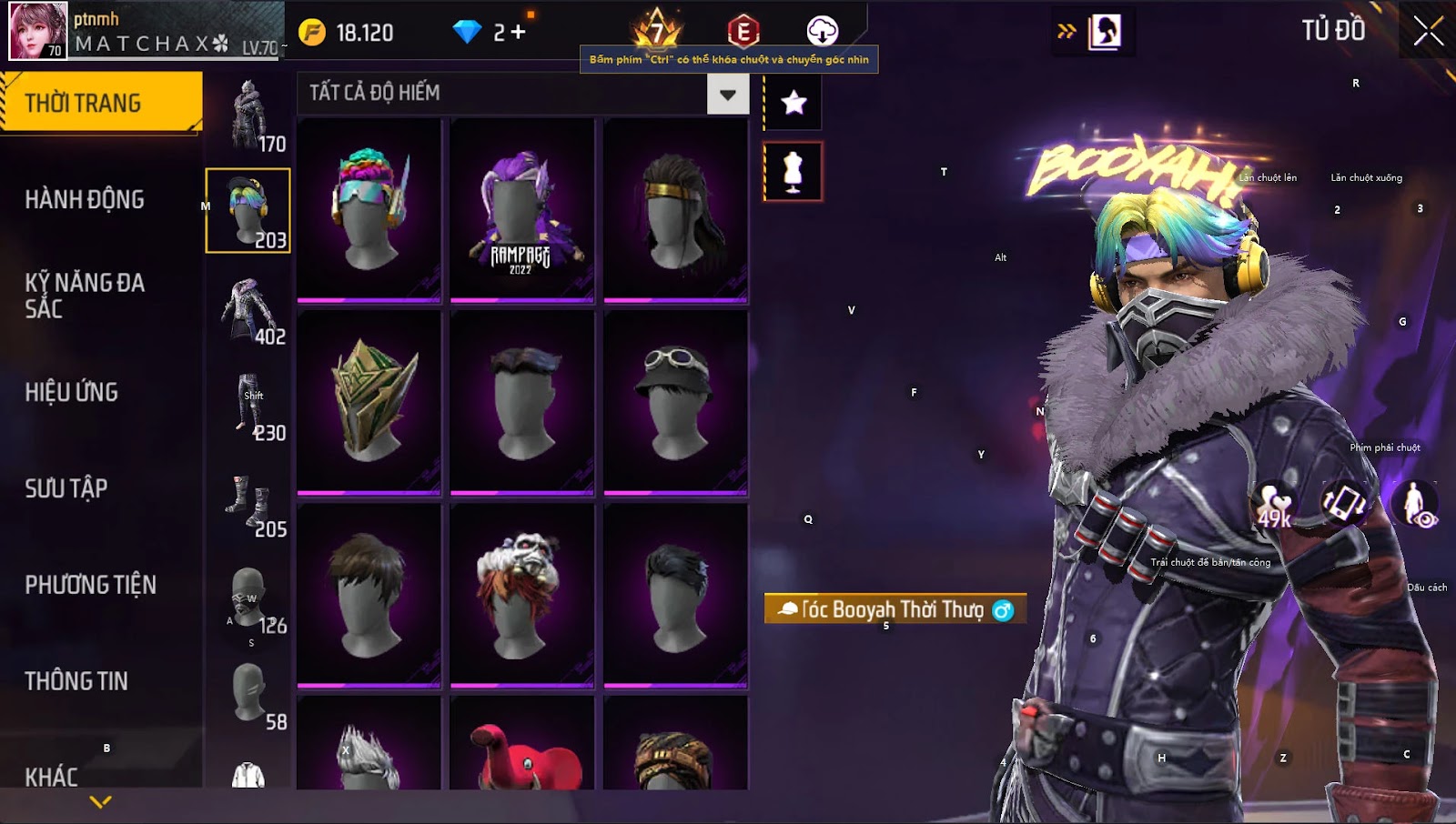Open the rarity filter dropdown
1456x824 pixels.
[727, 95]
